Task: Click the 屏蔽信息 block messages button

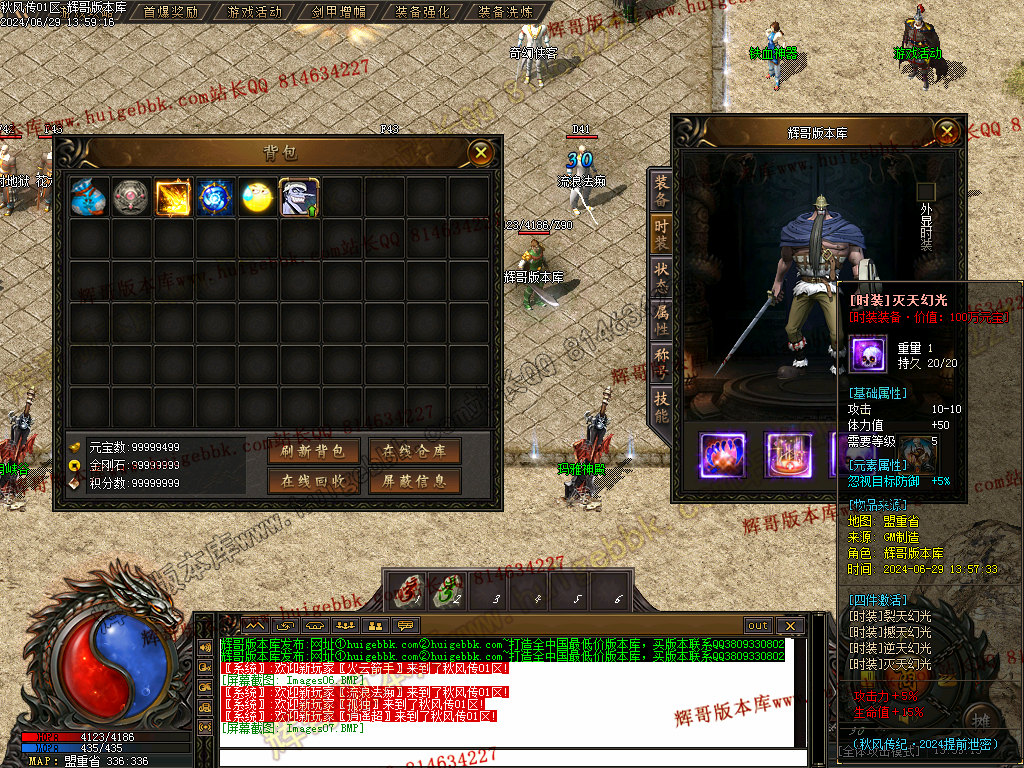Action: [x=414, y=481]
